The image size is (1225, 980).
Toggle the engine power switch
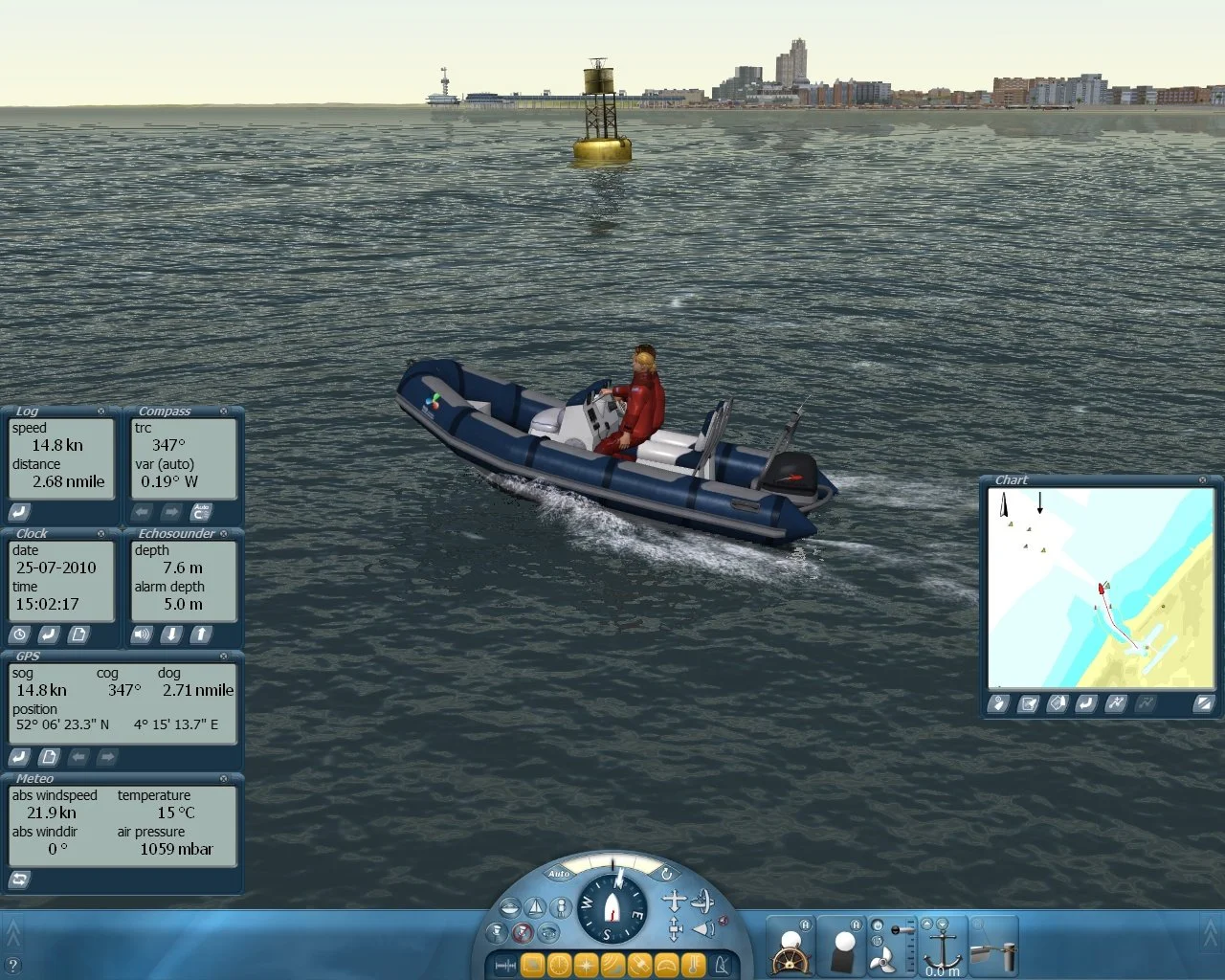[x=878, y=924]
